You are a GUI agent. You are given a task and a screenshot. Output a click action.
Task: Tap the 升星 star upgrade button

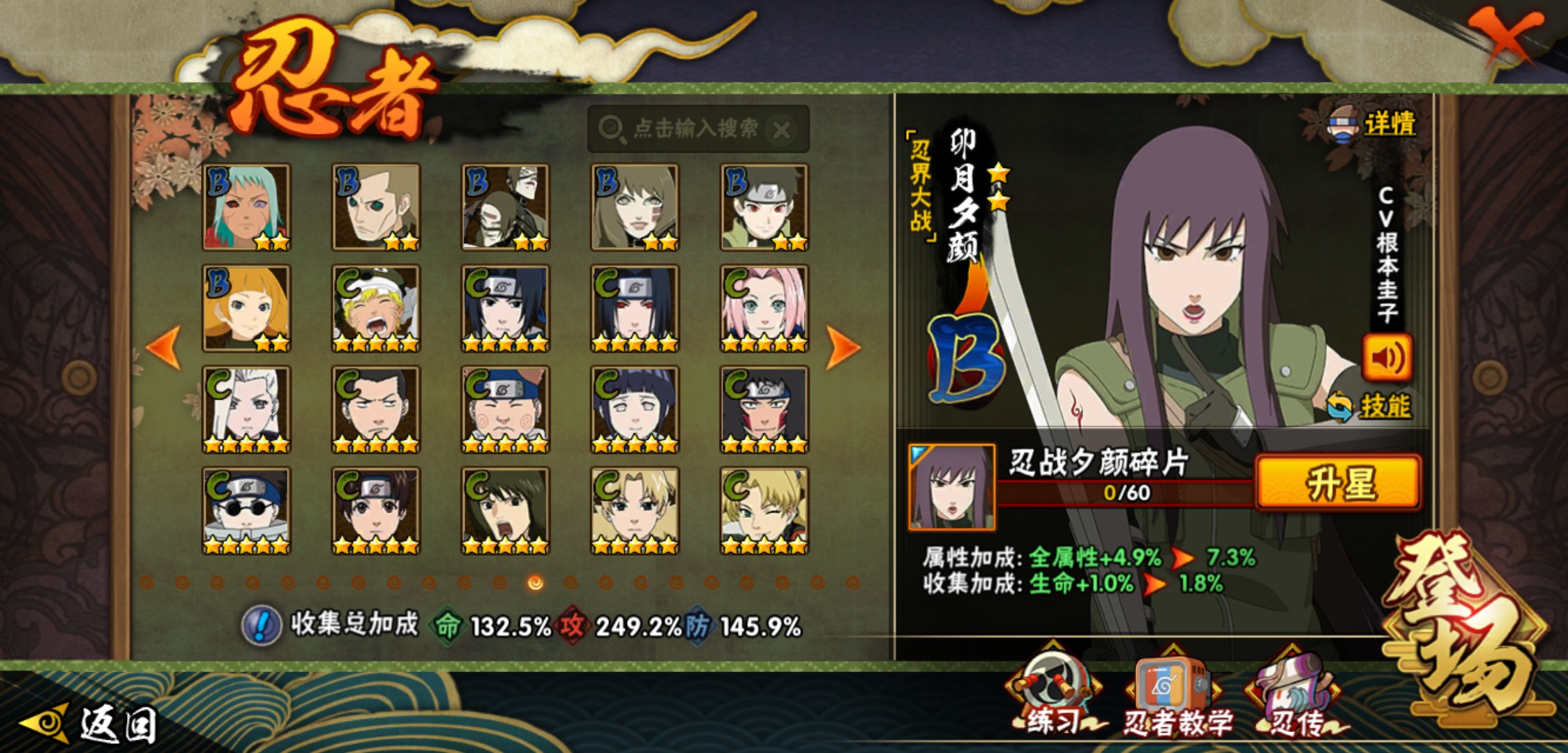[1338, 482]
